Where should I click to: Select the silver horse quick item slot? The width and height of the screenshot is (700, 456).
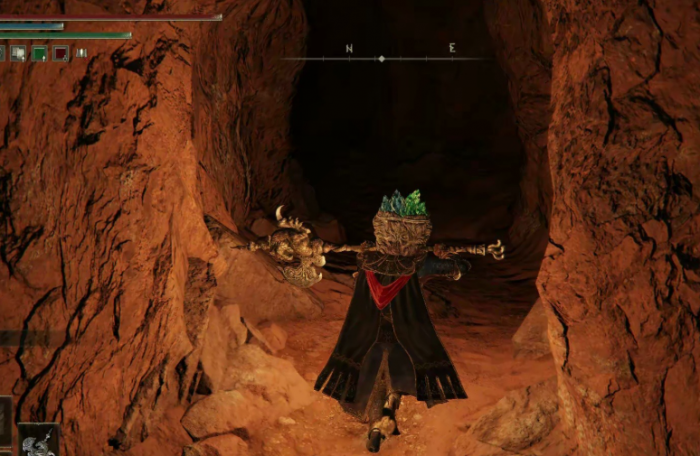38,441
